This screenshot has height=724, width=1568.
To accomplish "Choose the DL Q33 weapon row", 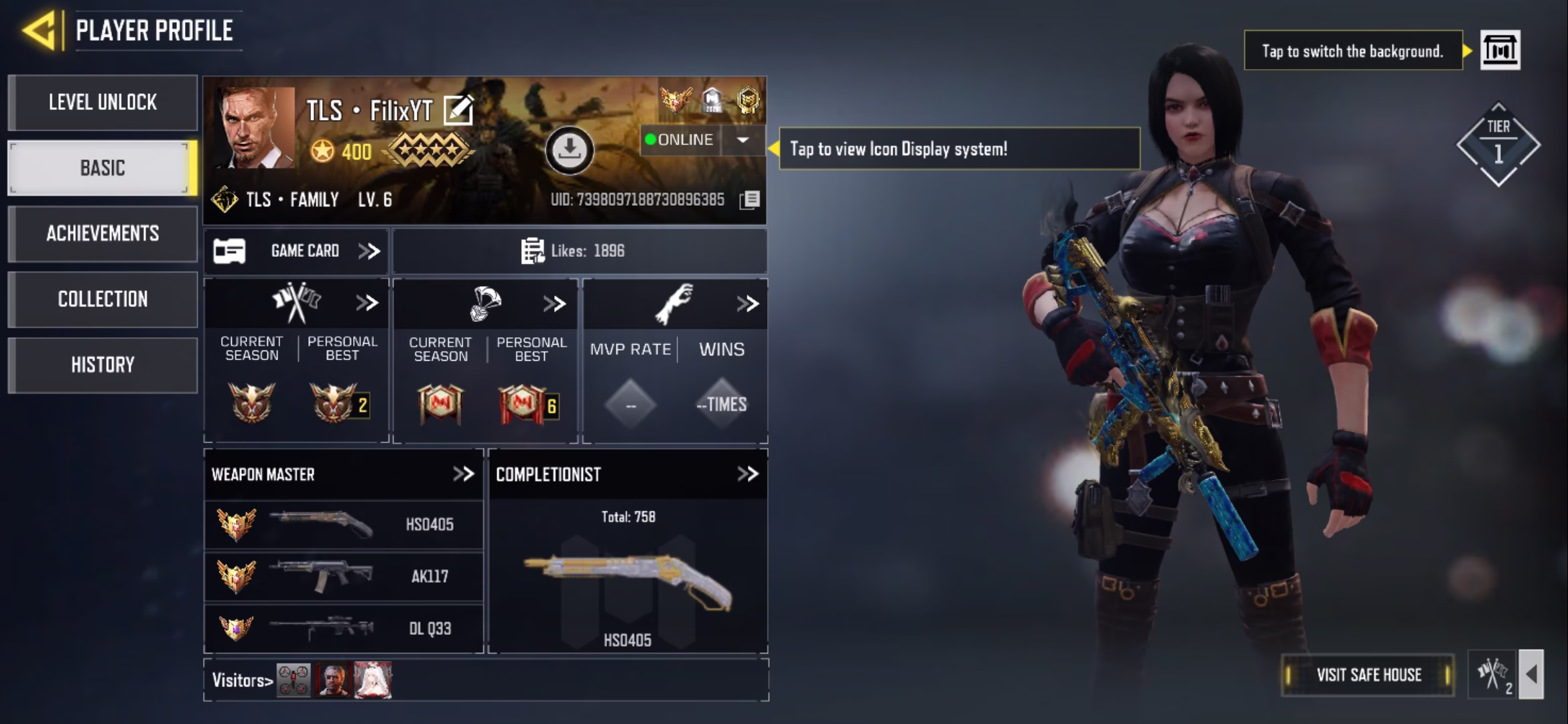I will point(343,629).
